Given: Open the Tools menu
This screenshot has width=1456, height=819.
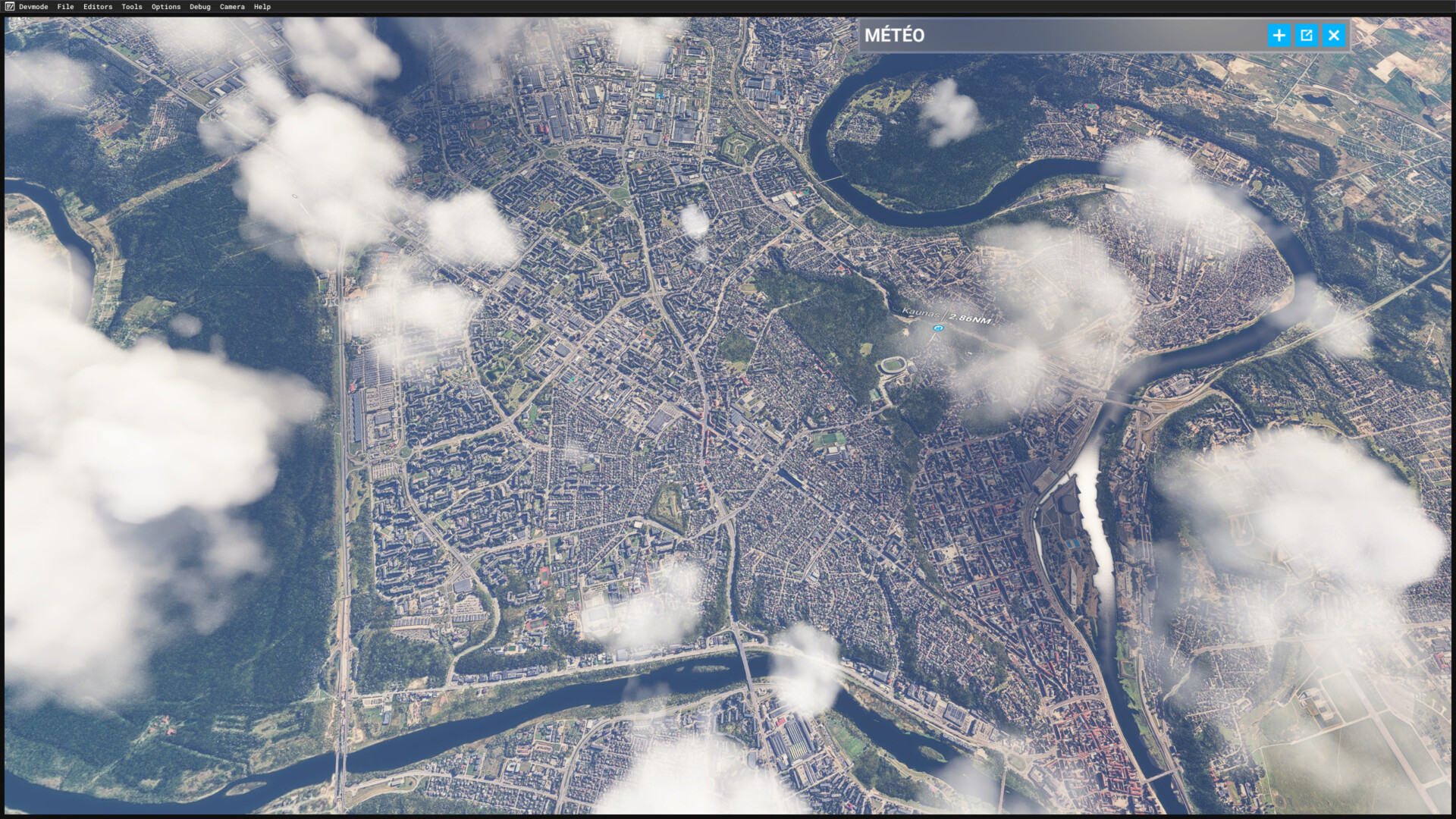Looking at the screenshot, I should 131,7.
